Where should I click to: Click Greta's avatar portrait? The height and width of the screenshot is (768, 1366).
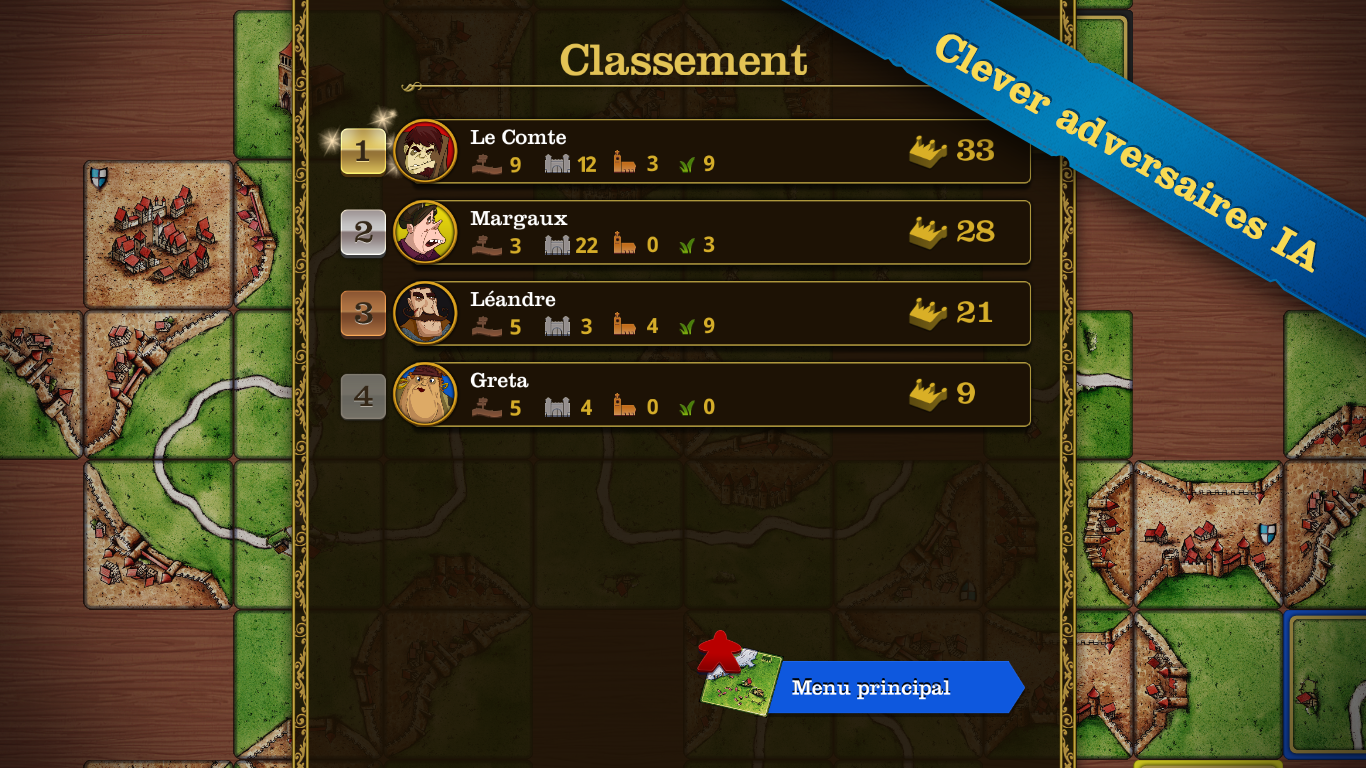pos(428,394)
